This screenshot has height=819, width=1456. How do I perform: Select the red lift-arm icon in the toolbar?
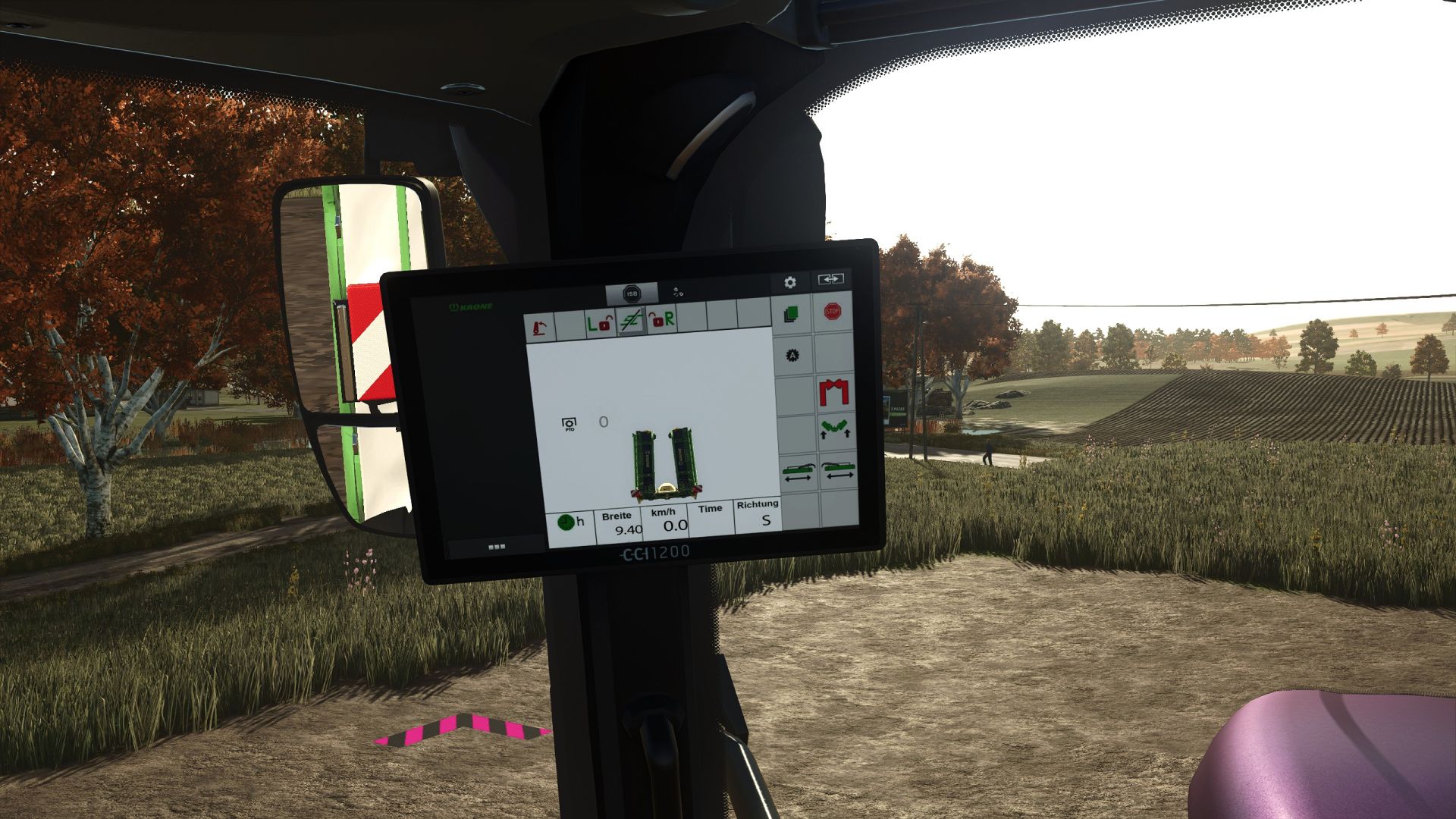pyautogui.click(x=541, y=327)
